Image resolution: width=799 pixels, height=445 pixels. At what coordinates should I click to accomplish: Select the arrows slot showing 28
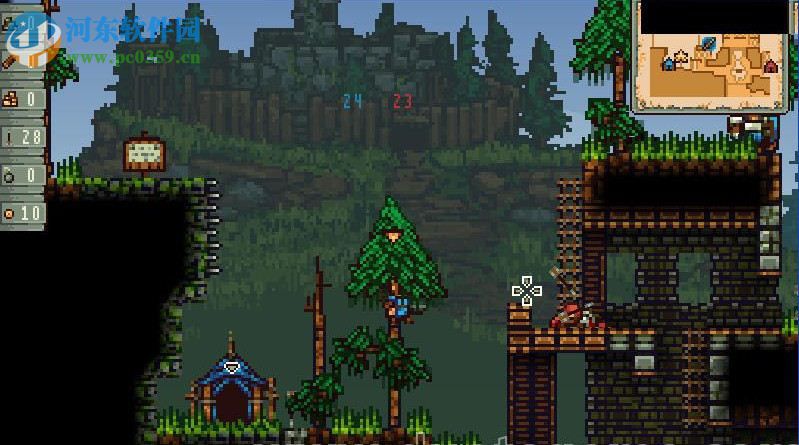pos(23,136)
